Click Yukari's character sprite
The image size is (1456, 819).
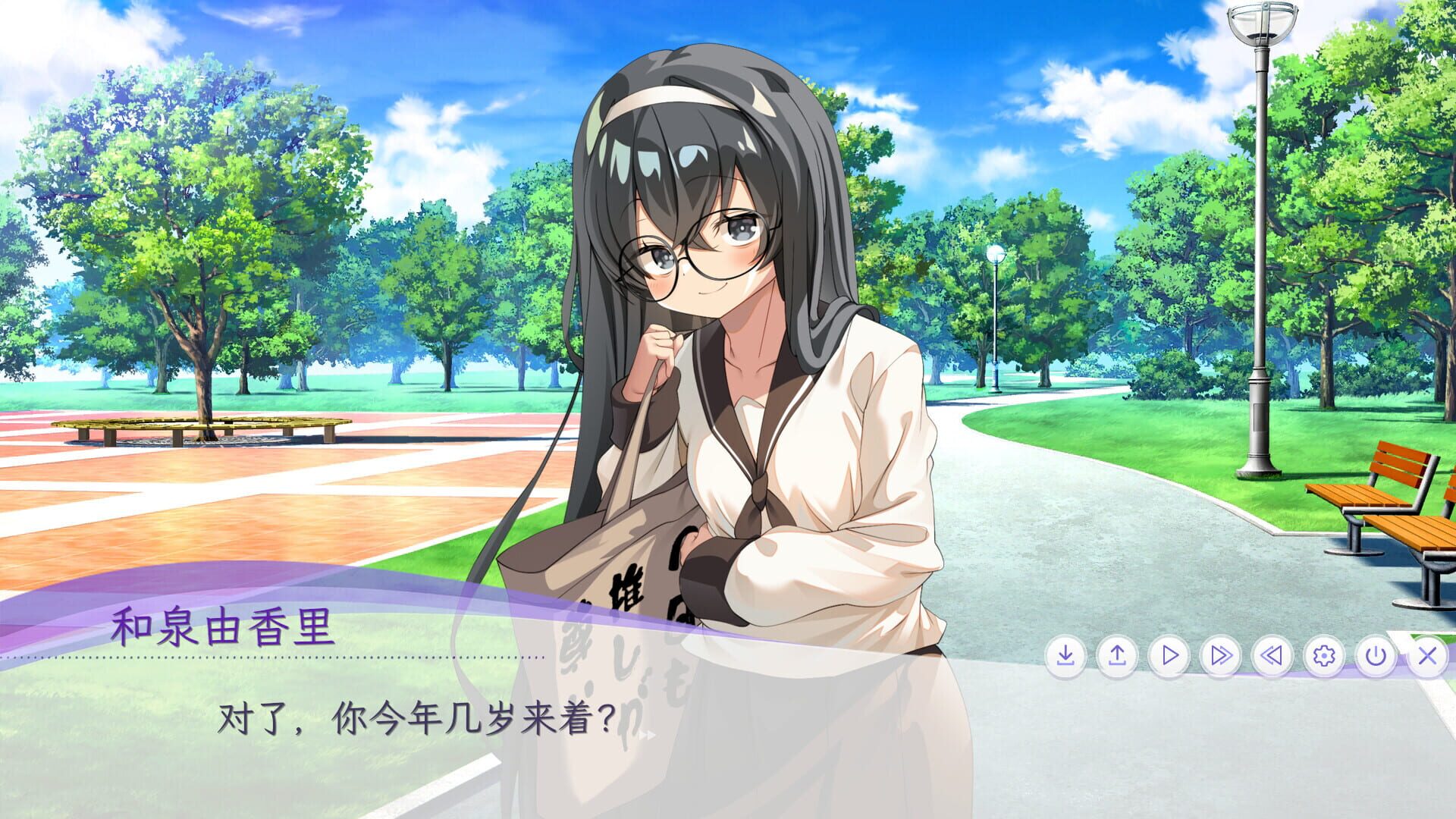point(720,303)
